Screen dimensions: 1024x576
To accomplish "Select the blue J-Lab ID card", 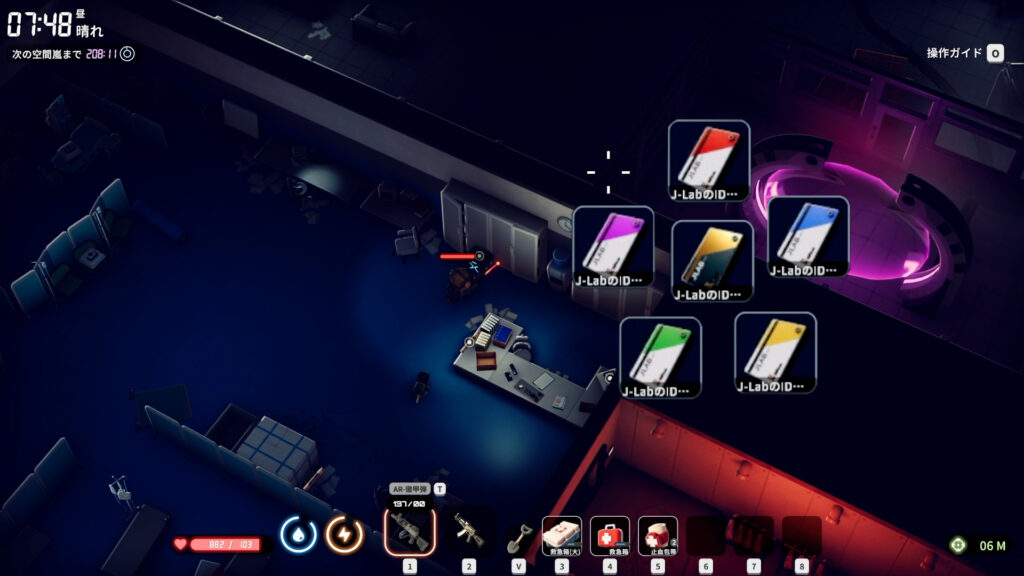I will click(808, 236).
